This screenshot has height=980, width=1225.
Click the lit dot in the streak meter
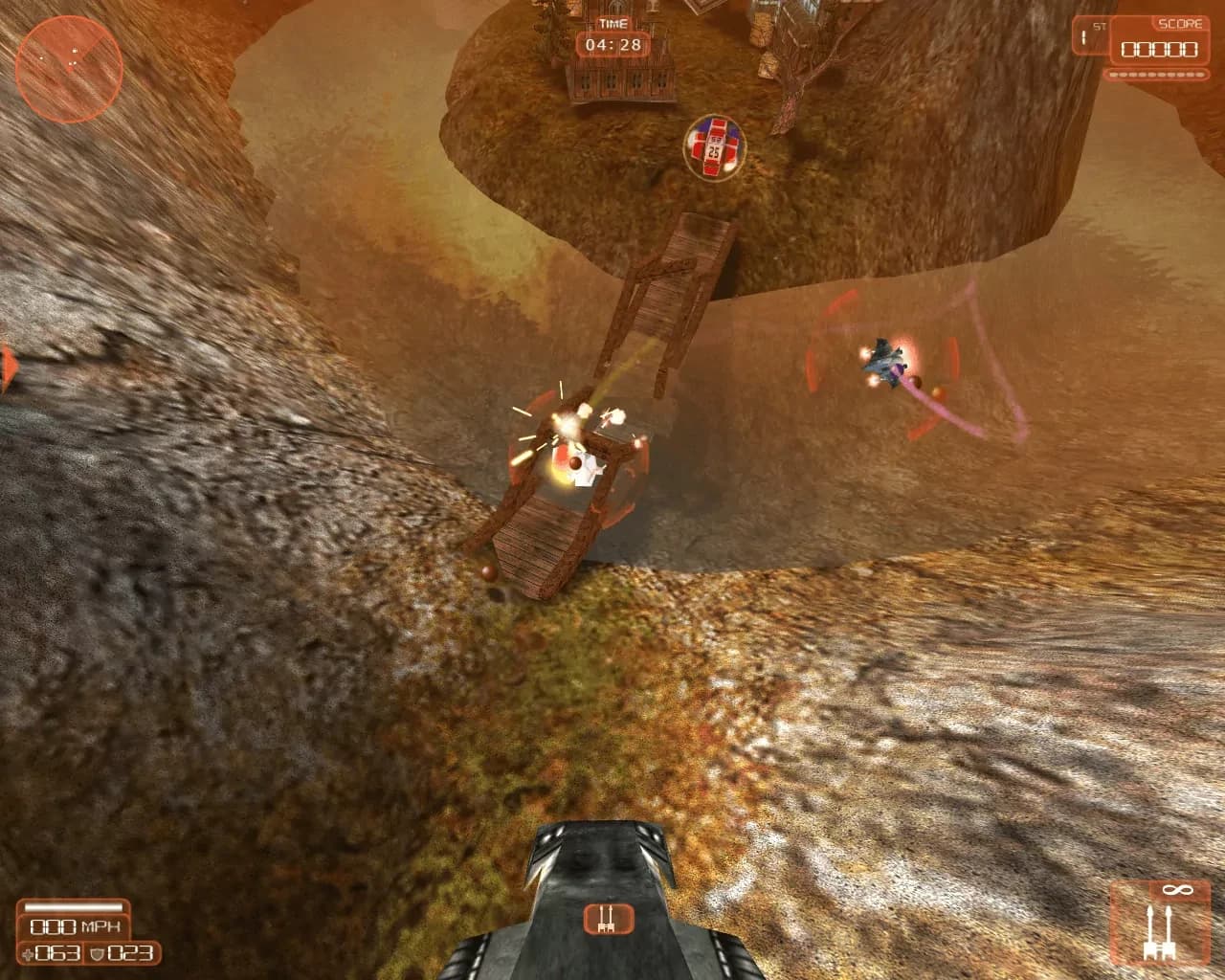(x=1114, y=74)
